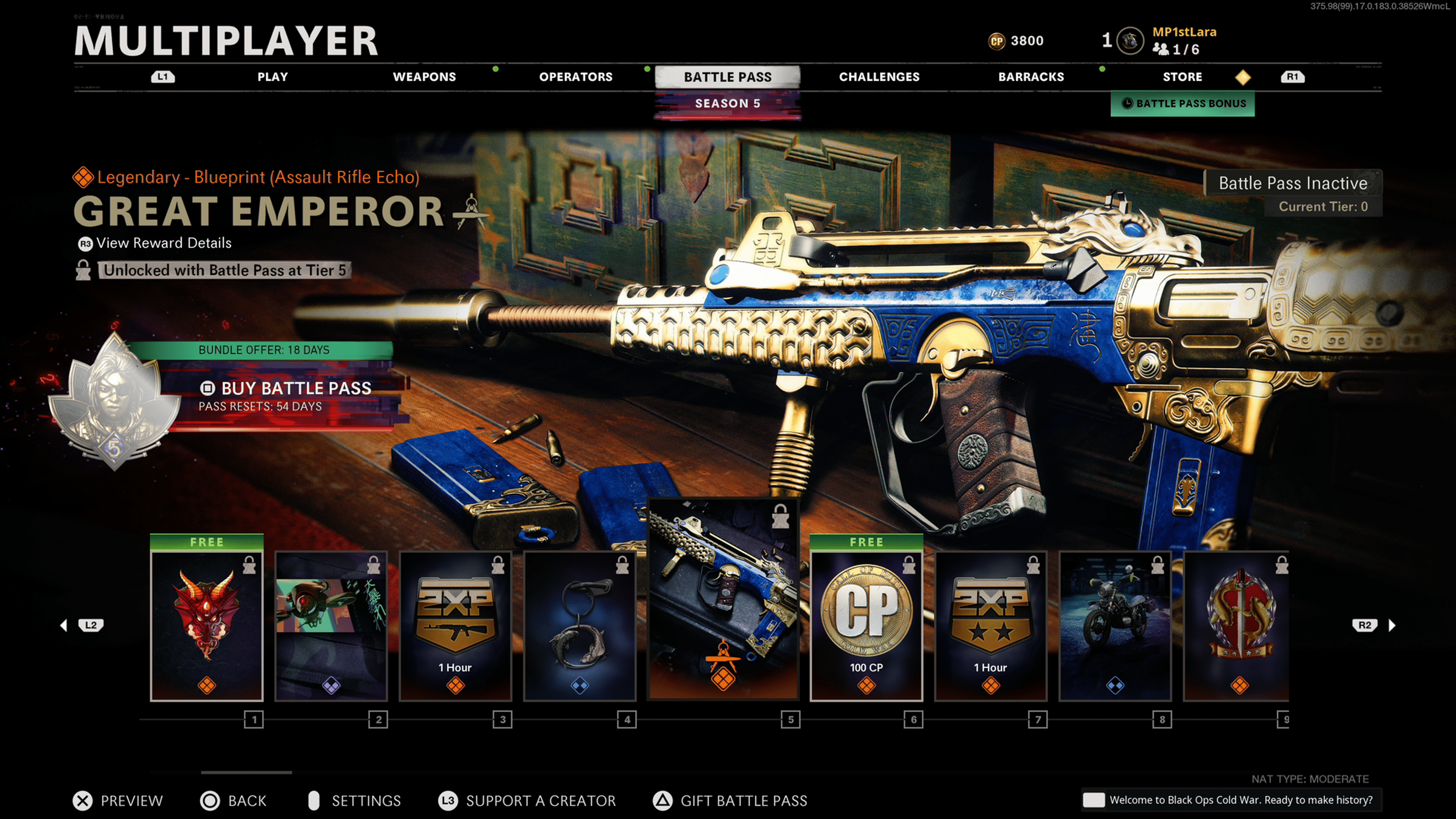Image resolution: width=1456 pixels, height=819 pixels.
Task: Go to the Operators tab
Action: (x=576, y=77)
